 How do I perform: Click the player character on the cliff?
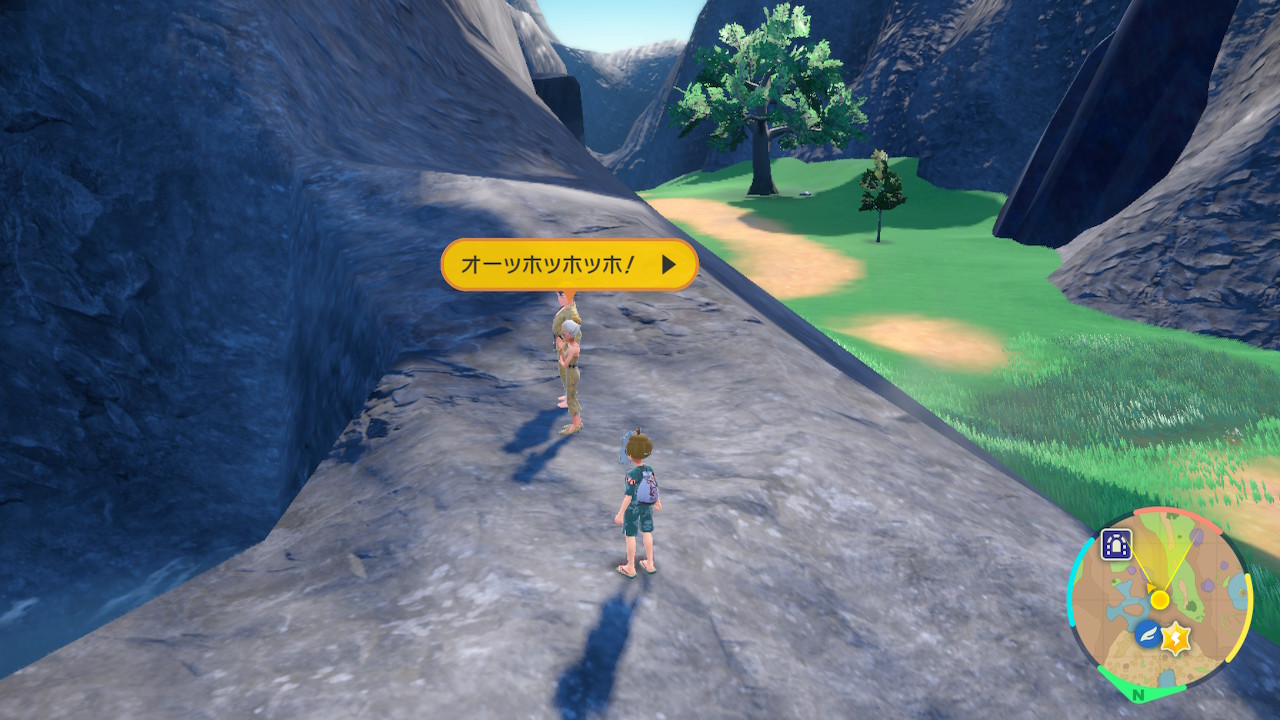640,500
